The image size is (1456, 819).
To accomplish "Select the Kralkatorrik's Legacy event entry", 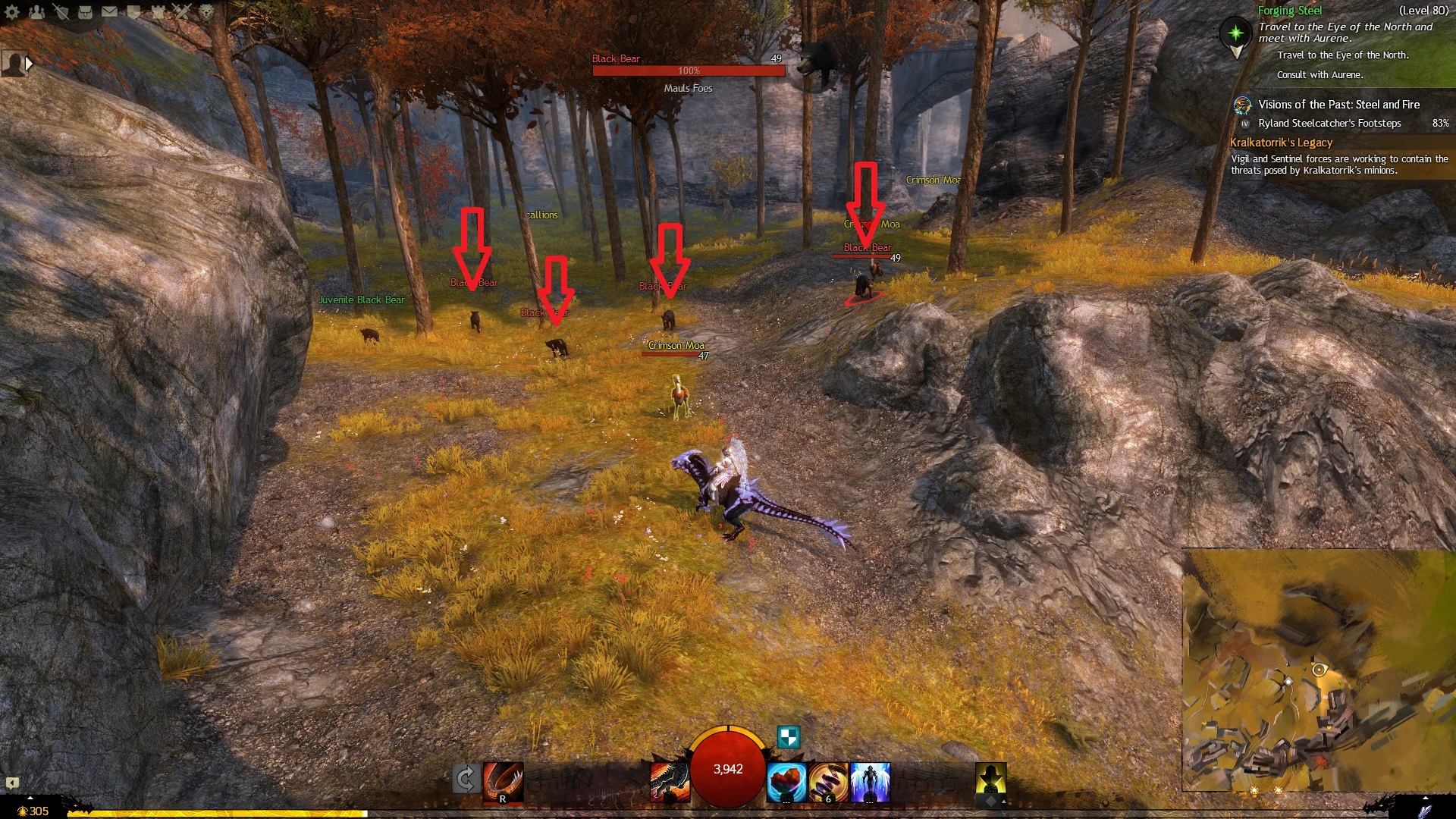I will pyautogui.click(x=1281, y=143).
